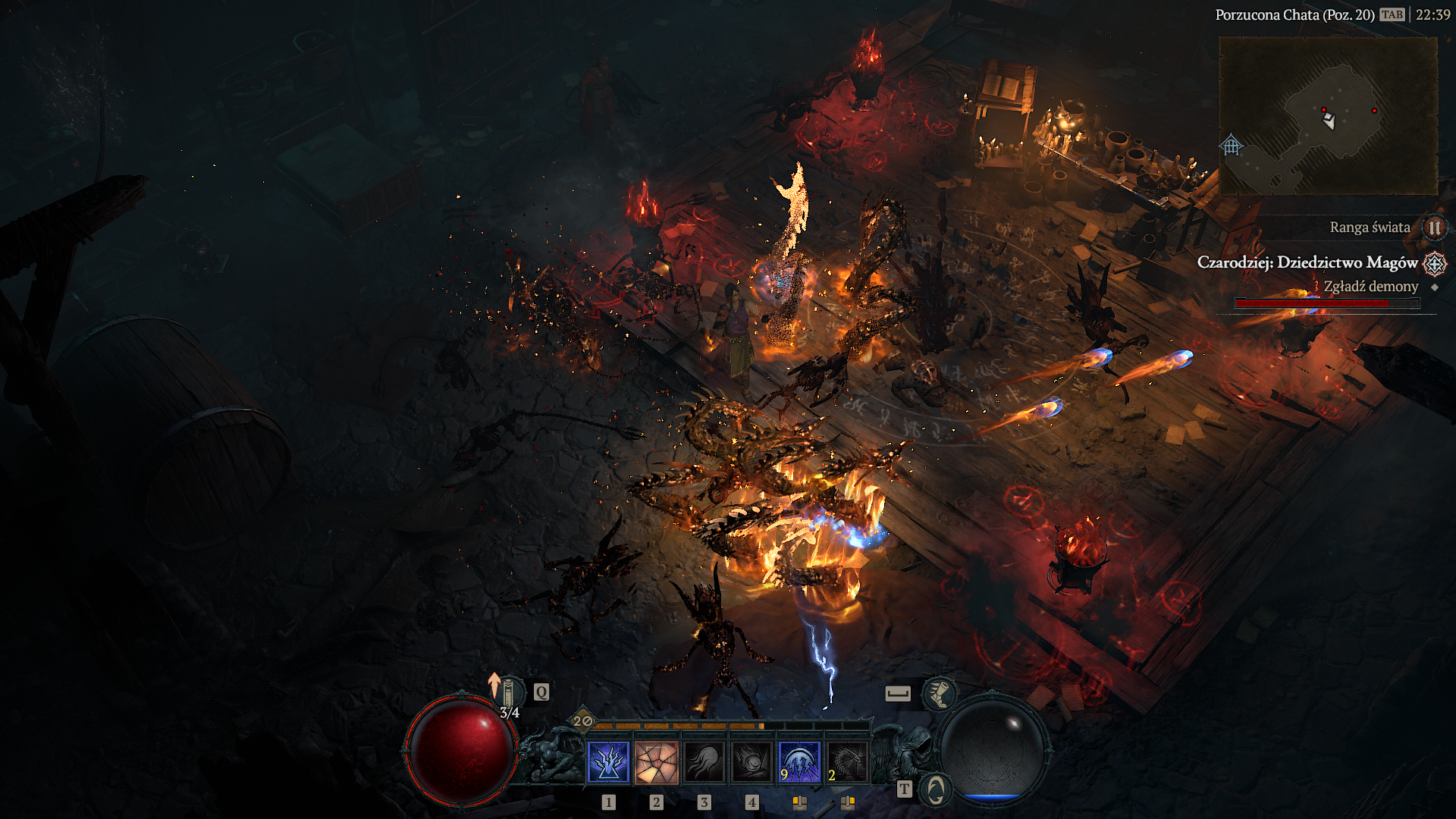Click the class quest emblem icon

[x=1434, y=263]
